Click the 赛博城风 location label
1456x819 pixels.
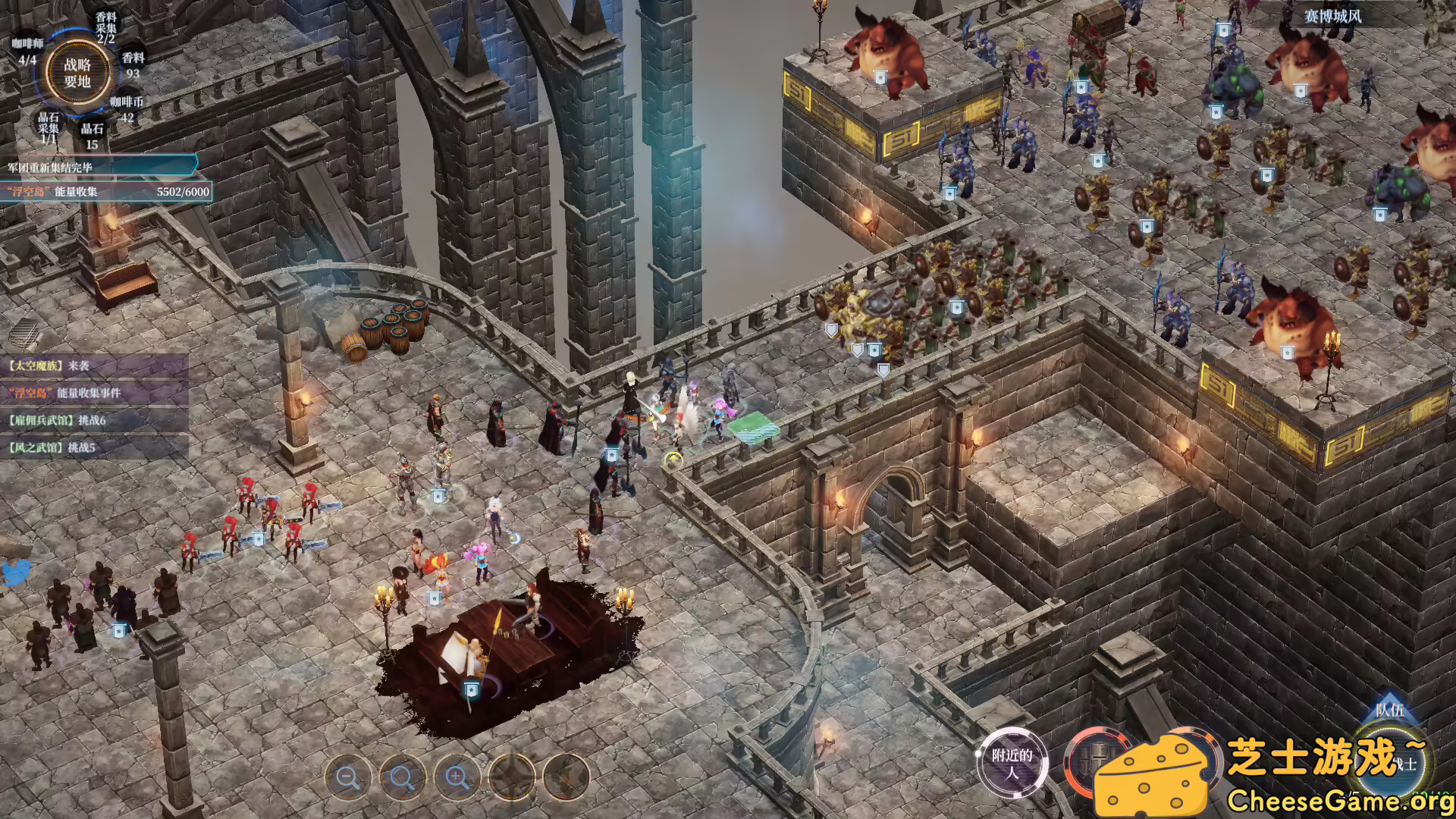point(1332,16)
